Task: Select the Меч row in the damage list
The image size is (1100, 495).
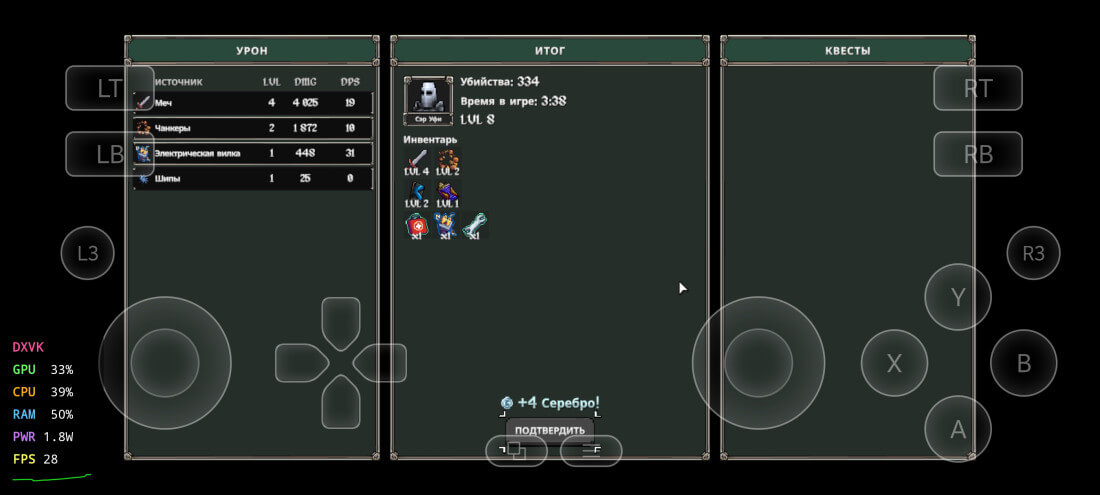Action: [x=254, y=103]
